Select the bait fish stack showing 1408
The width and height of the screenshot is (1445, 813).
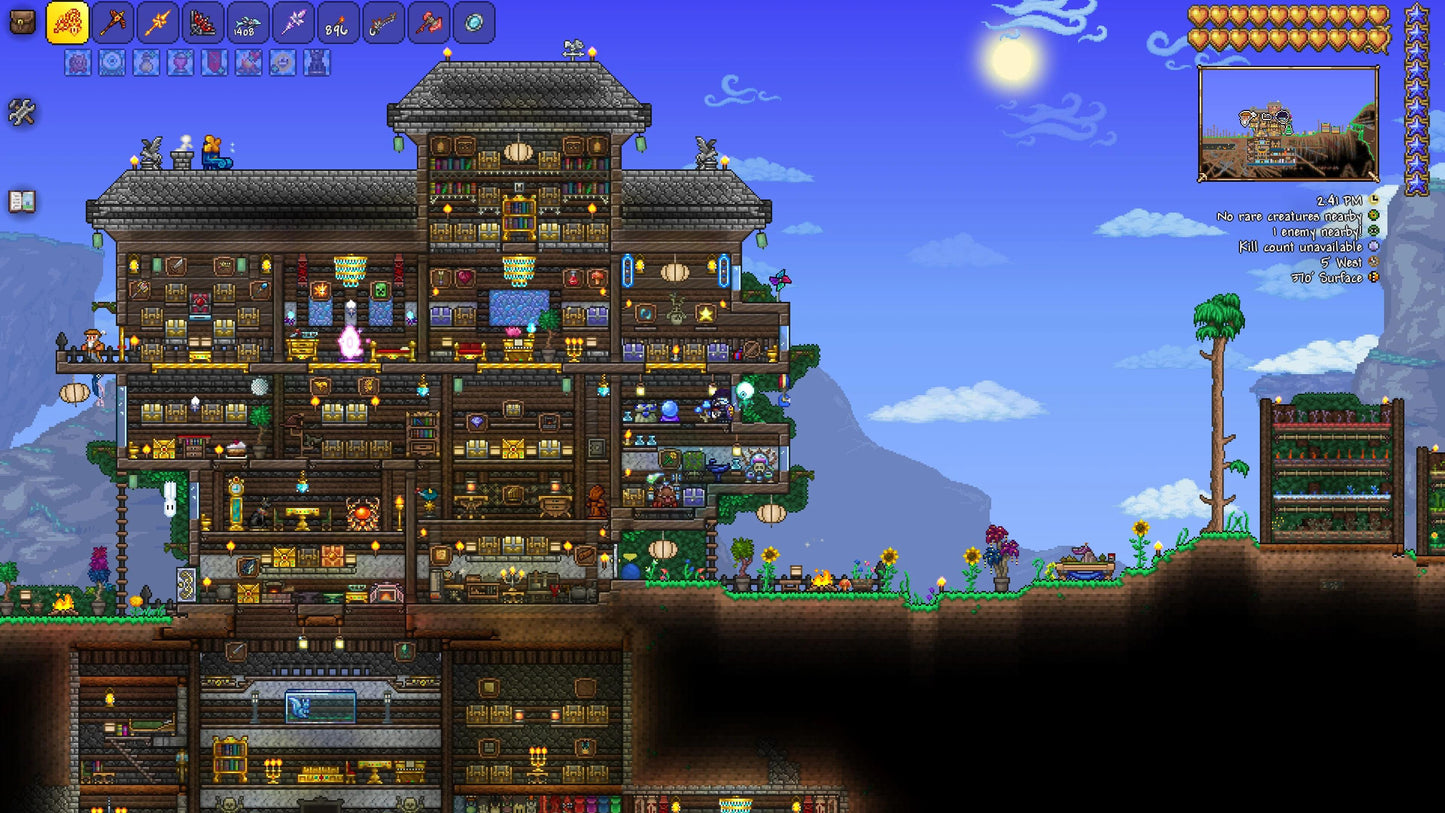click(246, 22)
